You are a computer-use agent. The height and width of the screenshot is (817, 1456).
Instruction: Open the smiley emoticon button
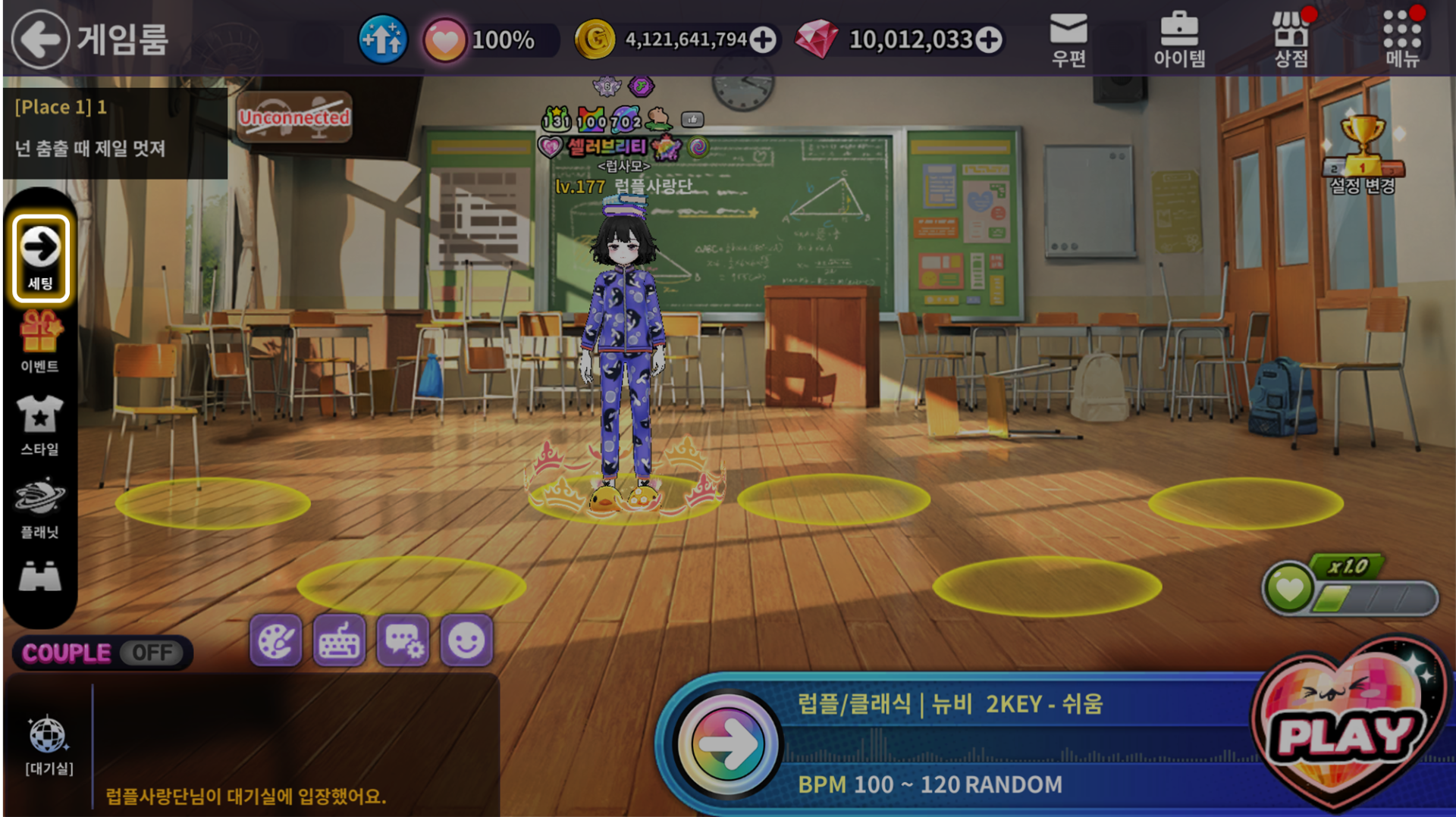466,641
